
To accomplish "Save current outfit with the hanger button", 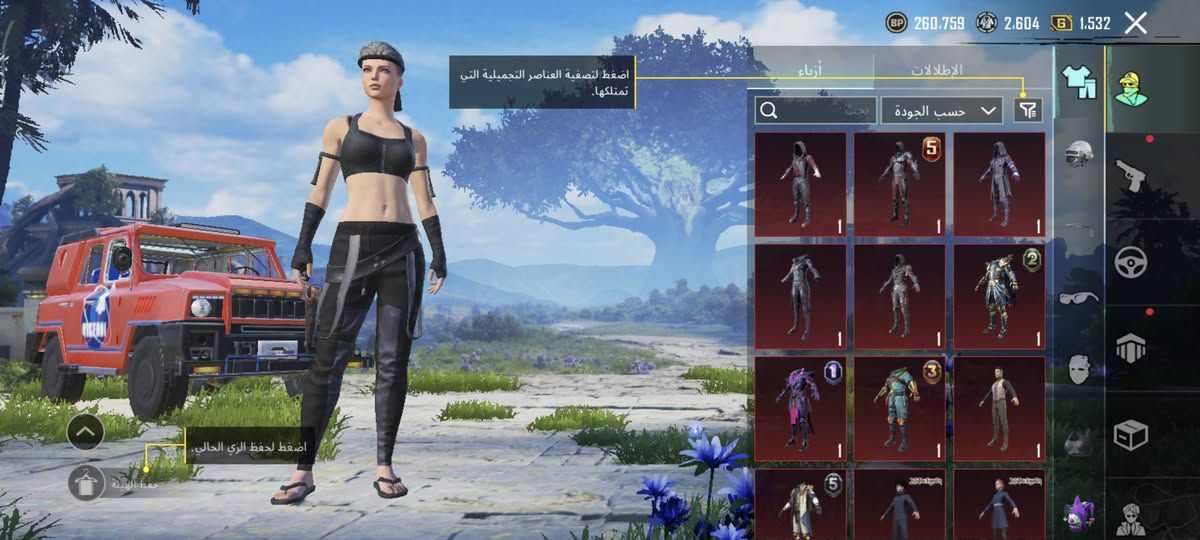I will click(x=87, y=483).
